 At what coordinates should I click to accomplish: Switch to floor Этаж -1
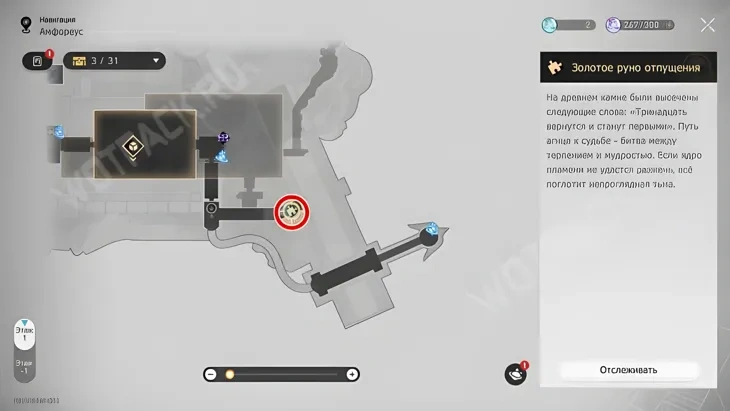23,368
